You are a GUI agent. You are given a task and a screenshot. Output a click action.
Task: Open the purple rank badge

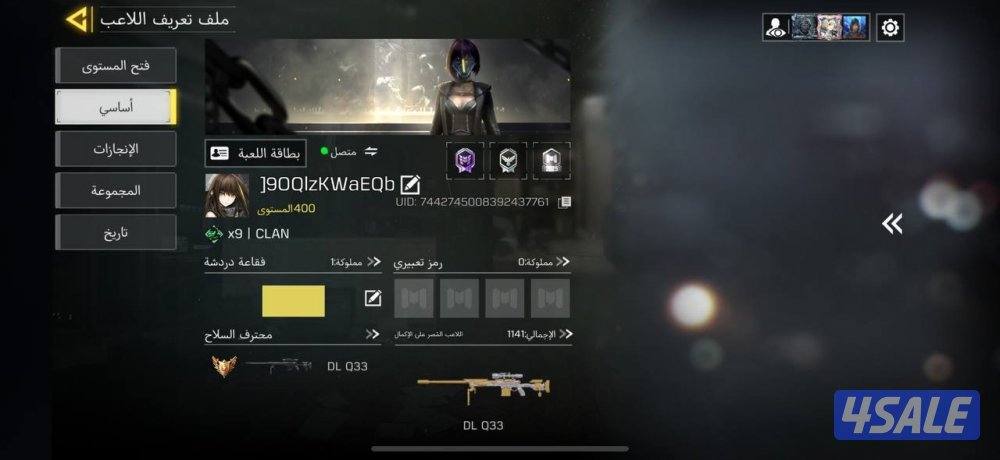(464, 160)
